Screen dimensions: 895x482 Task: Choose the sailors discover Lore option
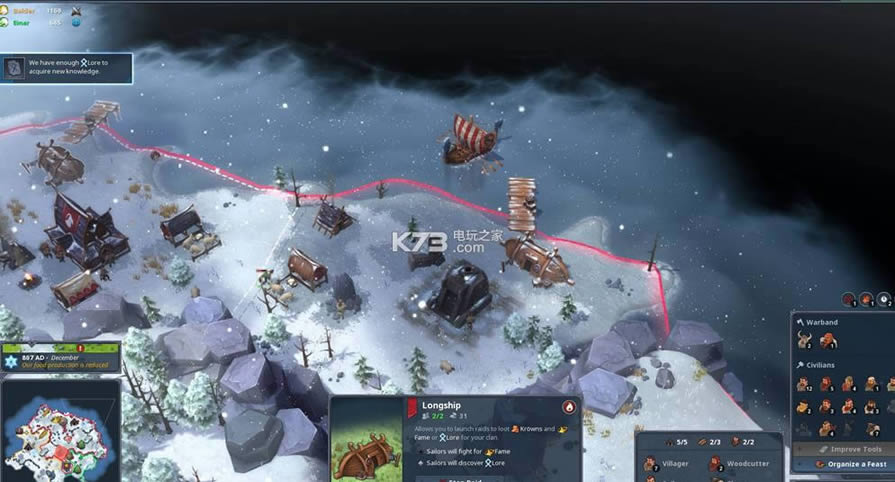coord(460,464)
